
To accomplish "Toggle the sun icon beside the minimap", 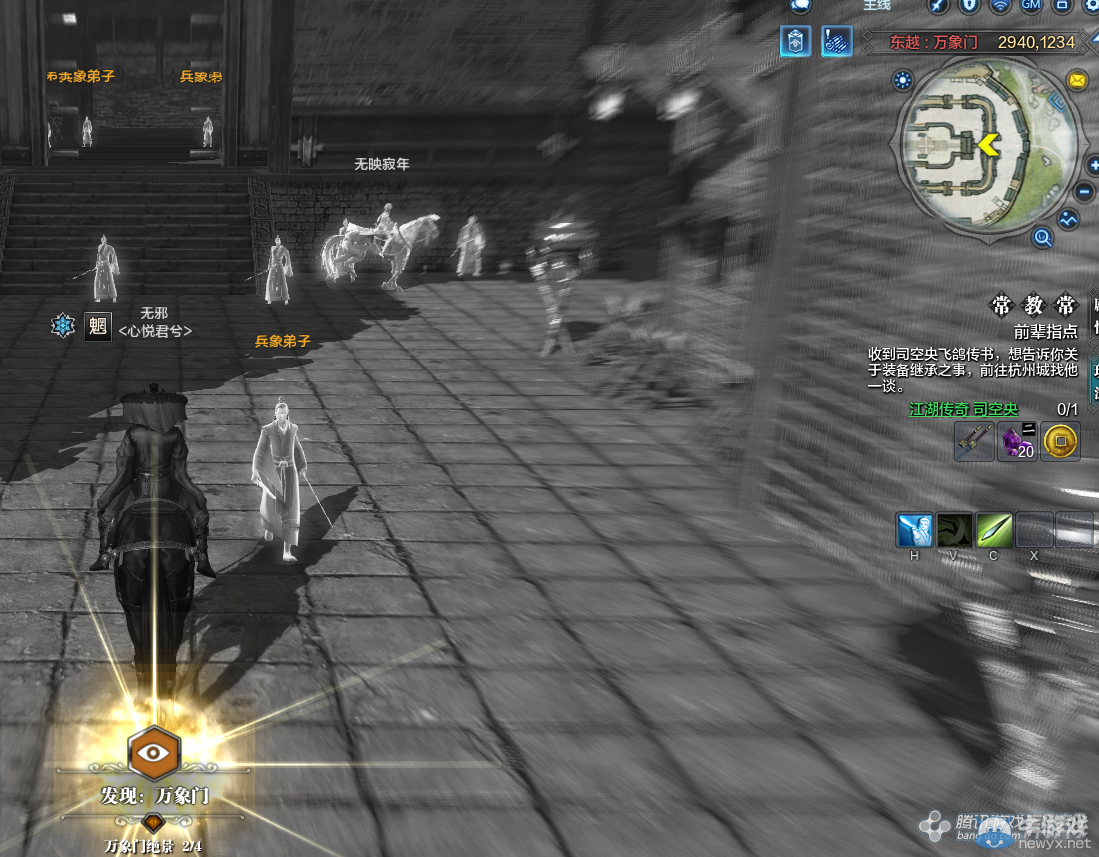I will (x=904, y=80).
